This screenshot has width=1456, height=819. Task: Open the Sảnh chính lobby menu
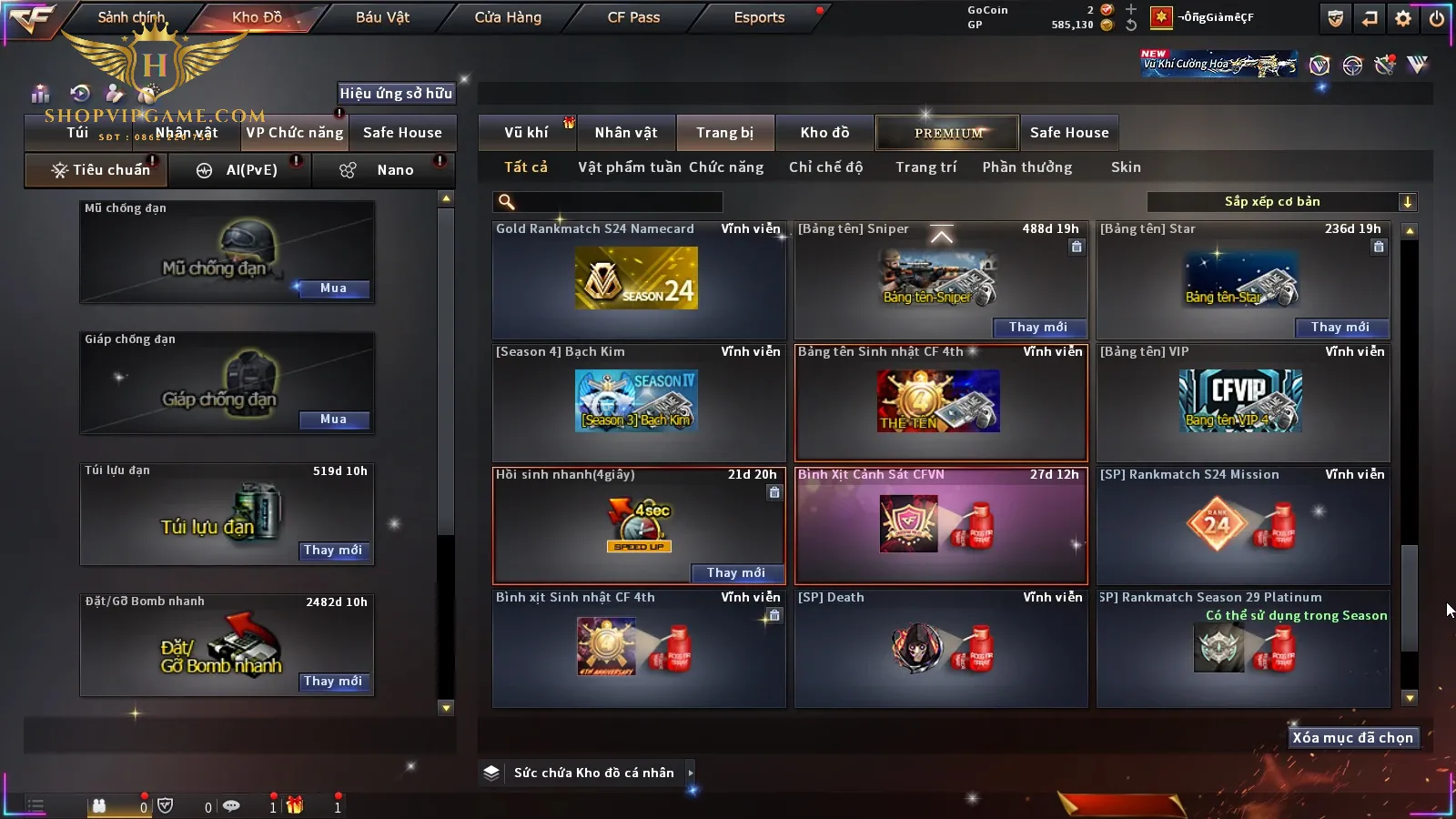coord(131,17)
